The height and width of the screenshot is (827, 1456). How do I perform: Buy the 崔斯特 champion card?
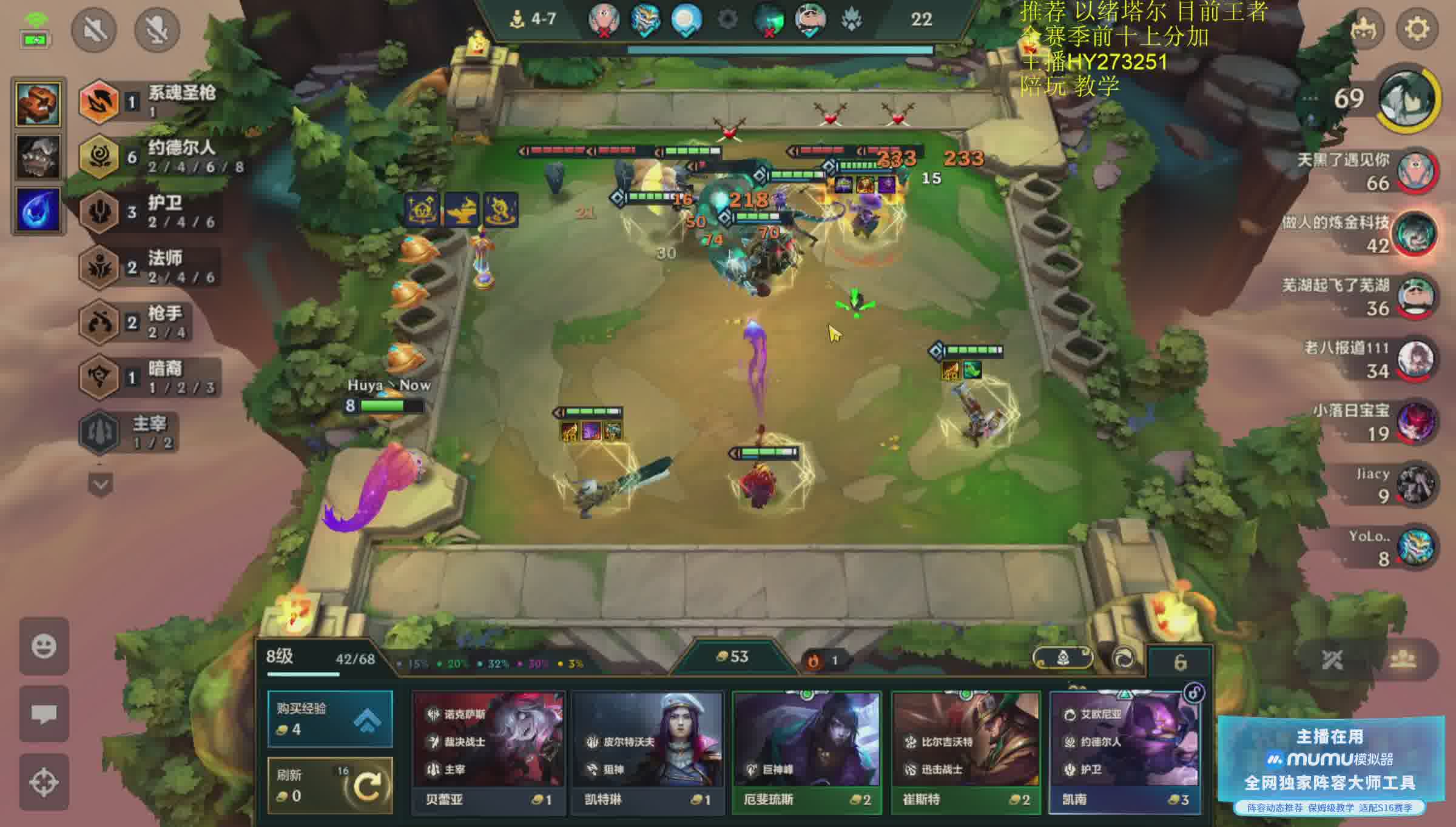click(x=966, y=751)
